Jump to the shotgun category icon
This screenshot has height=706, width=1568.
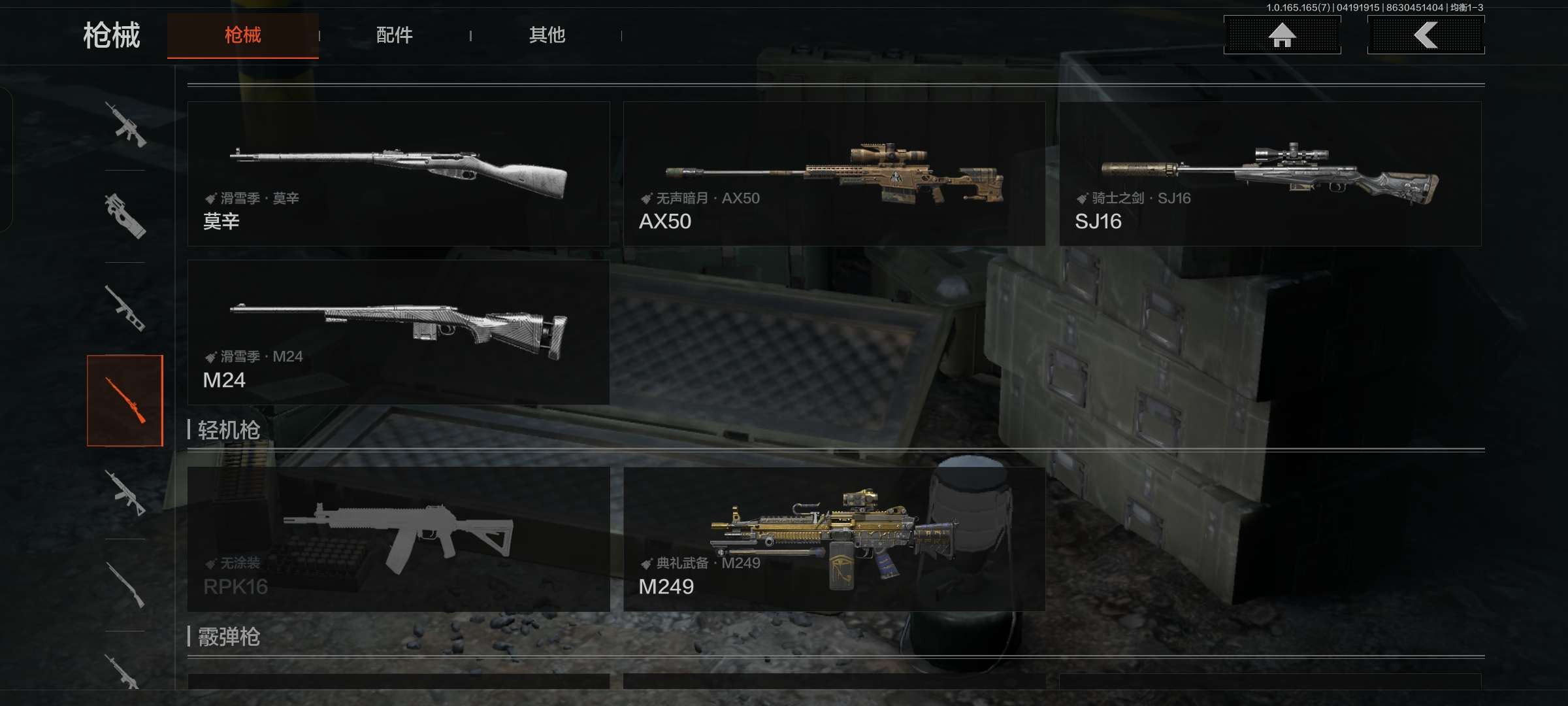click(125, 585)
